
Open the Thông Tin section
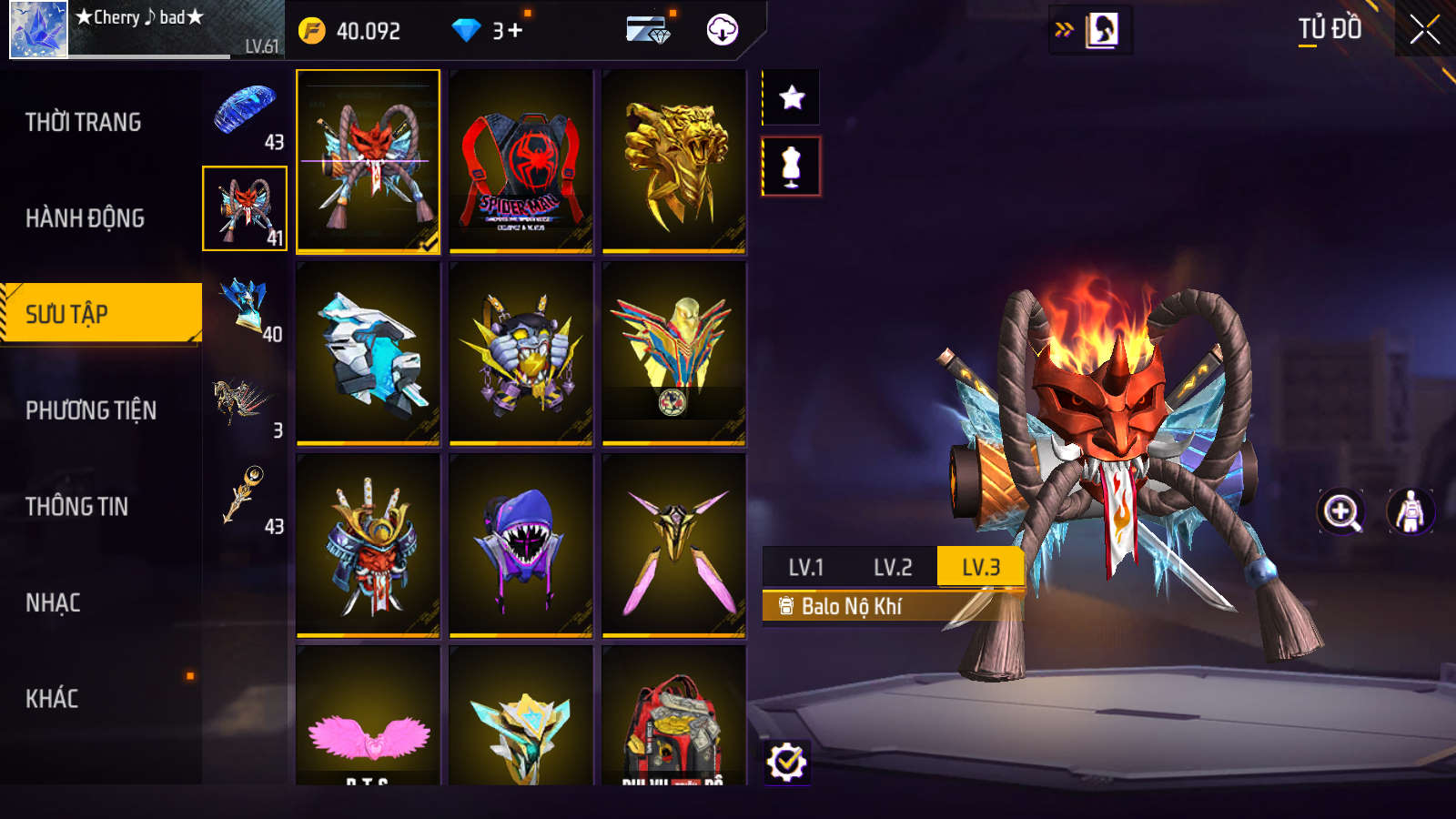click(77, 507)
